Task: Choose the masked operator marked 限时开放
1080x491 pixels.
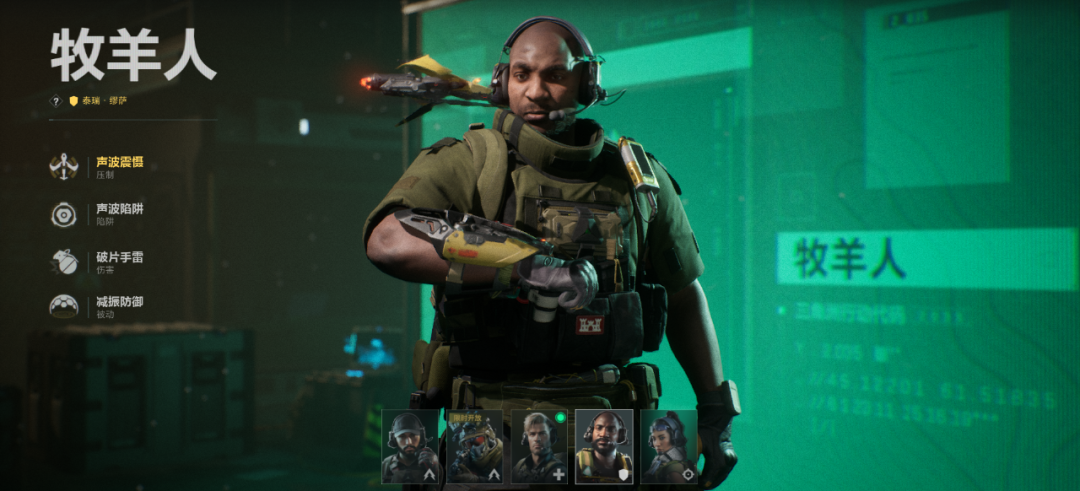Action: point(475,447)
